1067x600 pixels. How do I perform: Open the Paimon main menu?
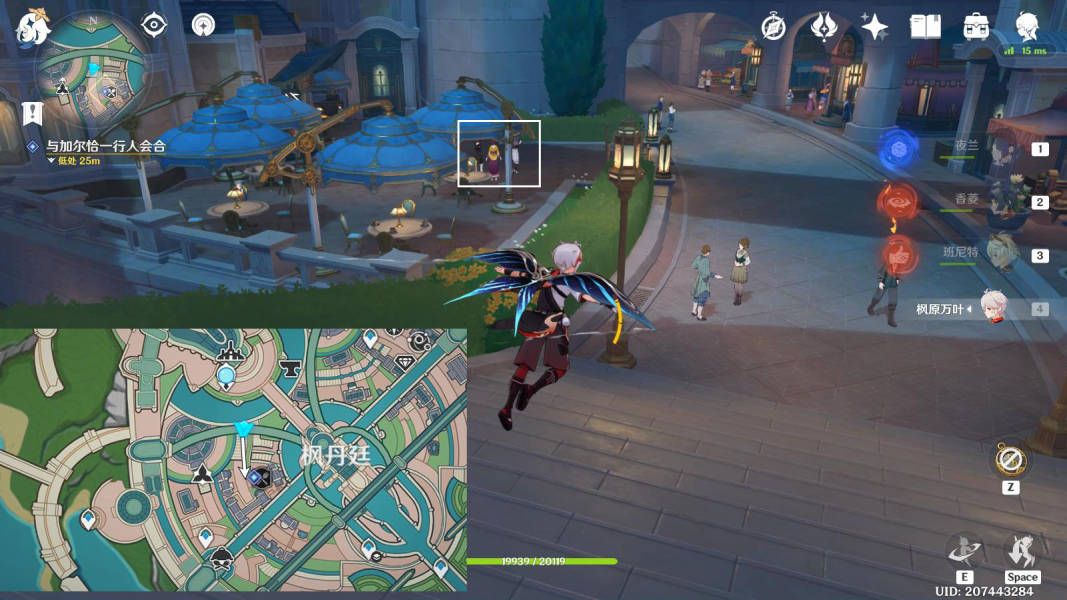(33, 27)
